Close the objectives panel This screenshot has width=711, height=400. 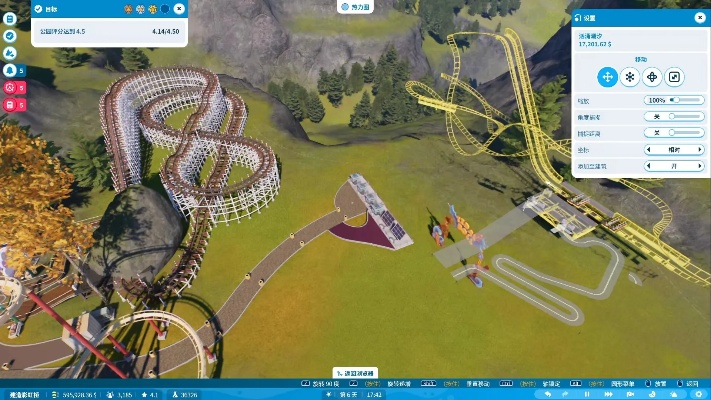click(179, 8)
